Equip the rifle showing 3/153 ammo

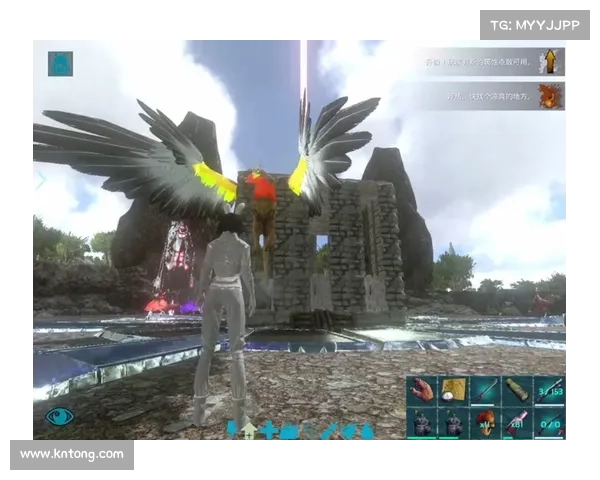[x=549, y=391]
